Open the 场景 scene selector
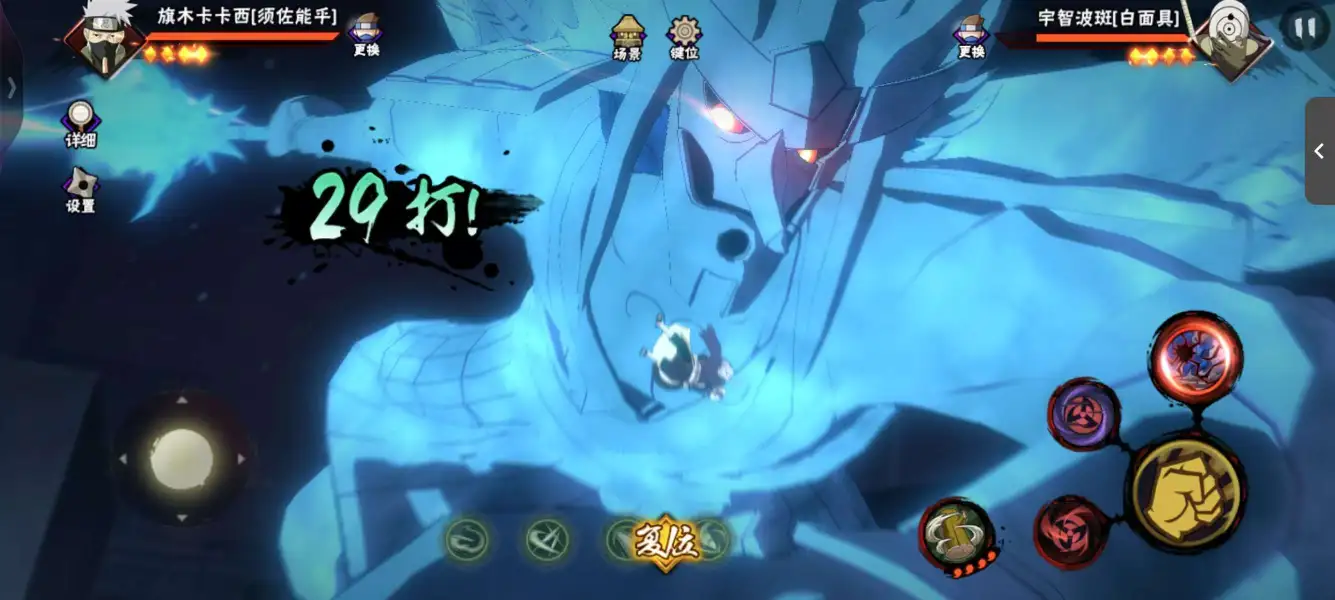The image size is (1335, 600). click(627, 37)
